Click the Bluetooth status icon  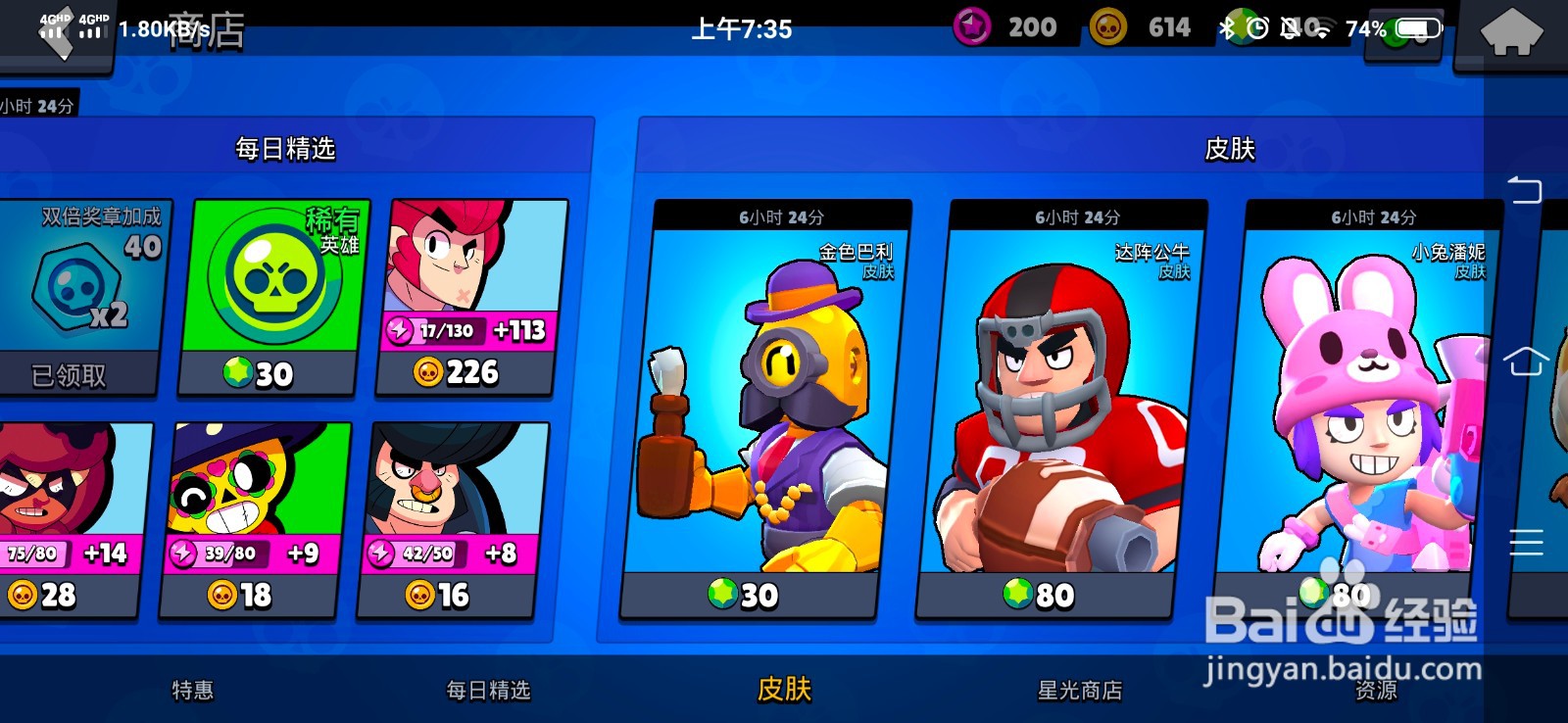[x=1228, y=27]
